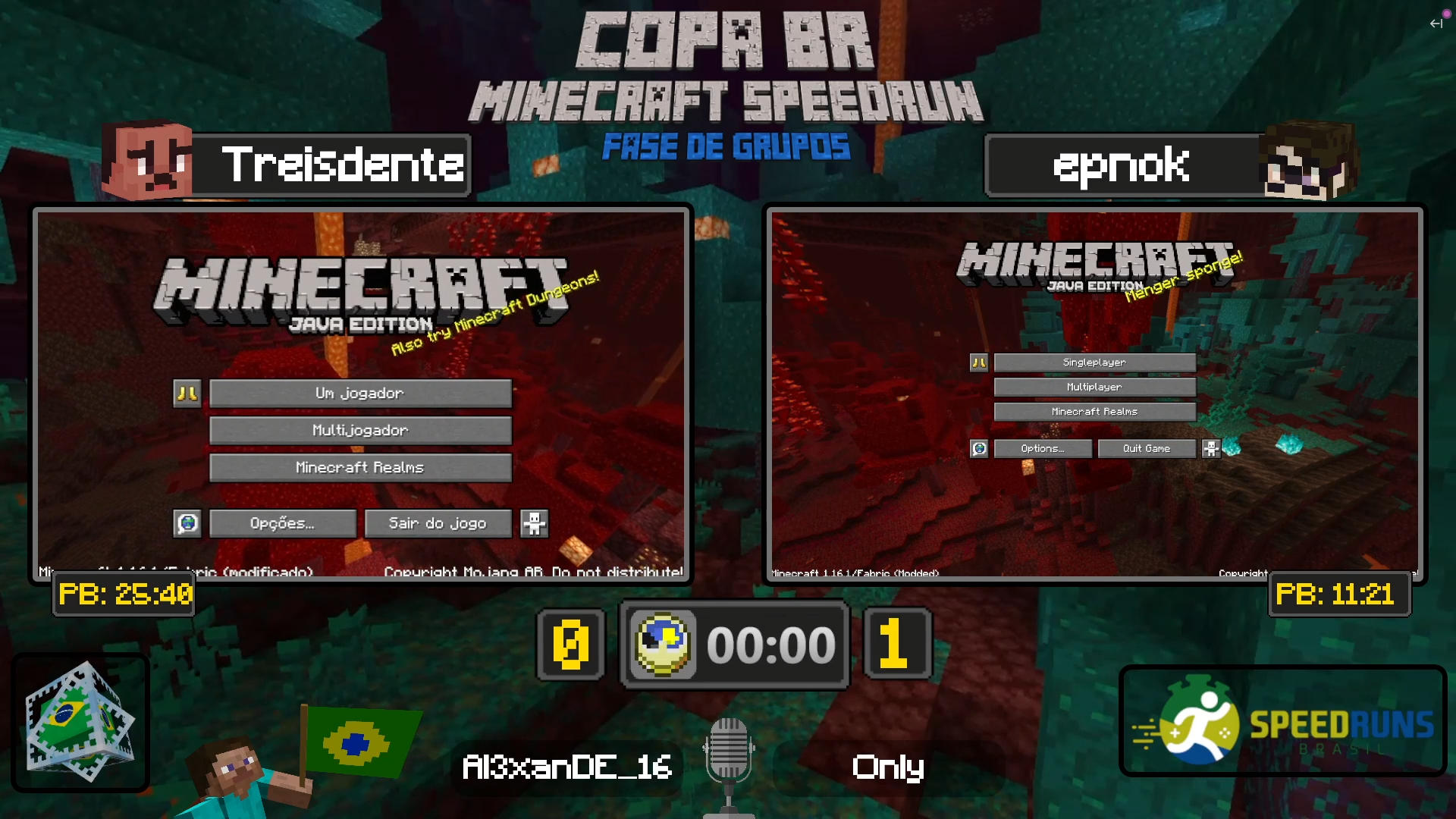
Task: Click the Mojang coins icon beside Um jogador
Action: [x=187, y=393]
